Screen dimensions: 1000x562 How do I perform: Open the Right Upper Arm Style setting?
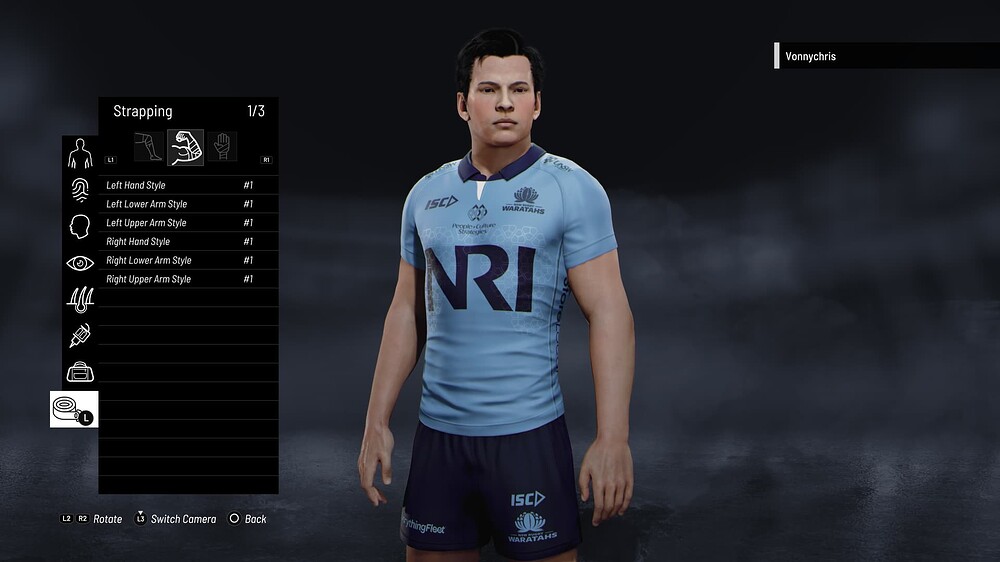[x=180, y=279]
